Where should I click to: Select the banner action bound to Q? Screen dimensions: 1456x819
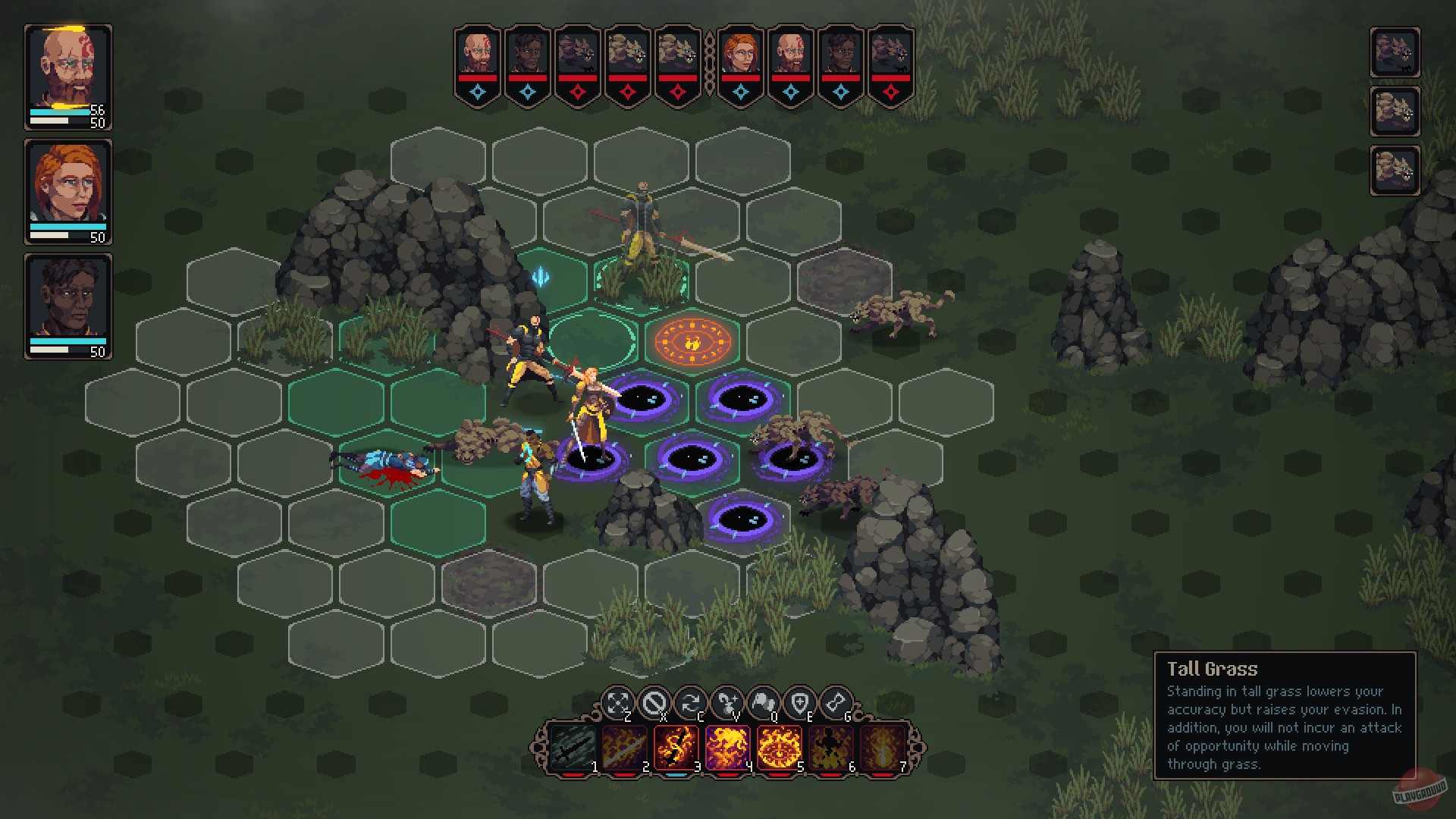(x=766, y=700)
